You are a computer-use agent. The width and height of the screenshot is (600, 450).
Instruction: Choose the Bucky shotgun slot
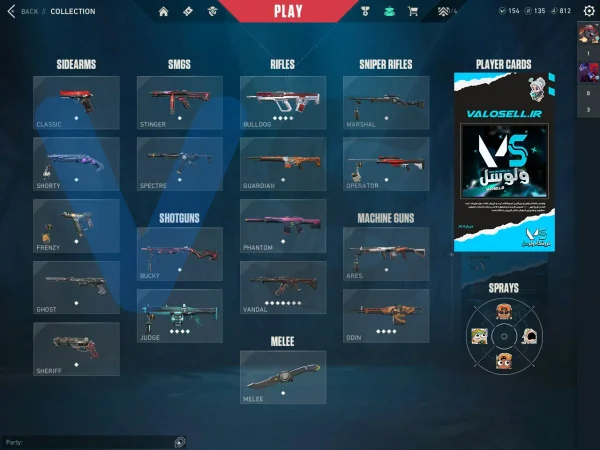click(180, 253)
